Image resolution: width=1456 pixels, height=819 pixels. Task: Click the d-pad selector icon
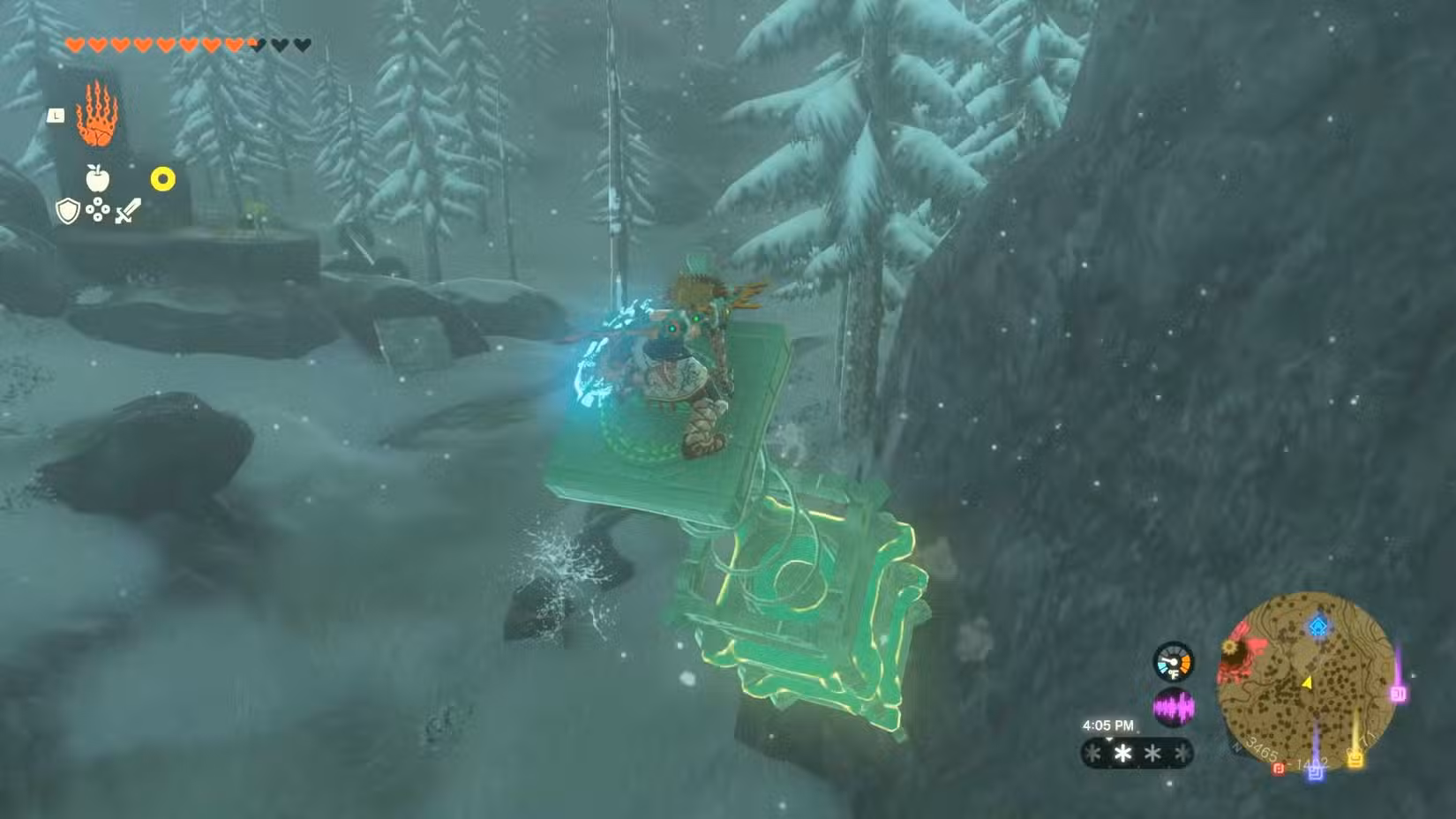click(97, 209)
